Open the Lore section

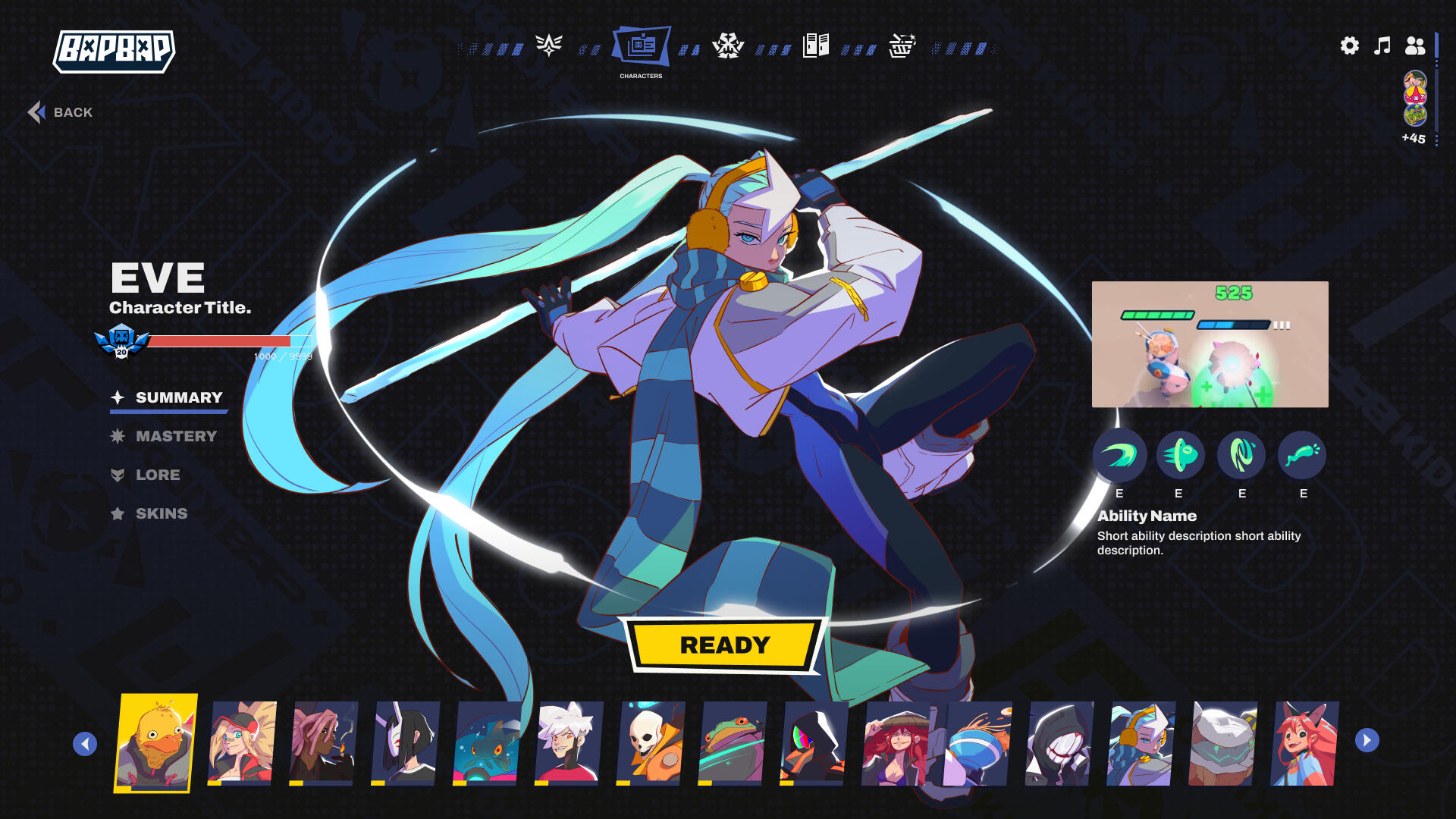[158, 475]
